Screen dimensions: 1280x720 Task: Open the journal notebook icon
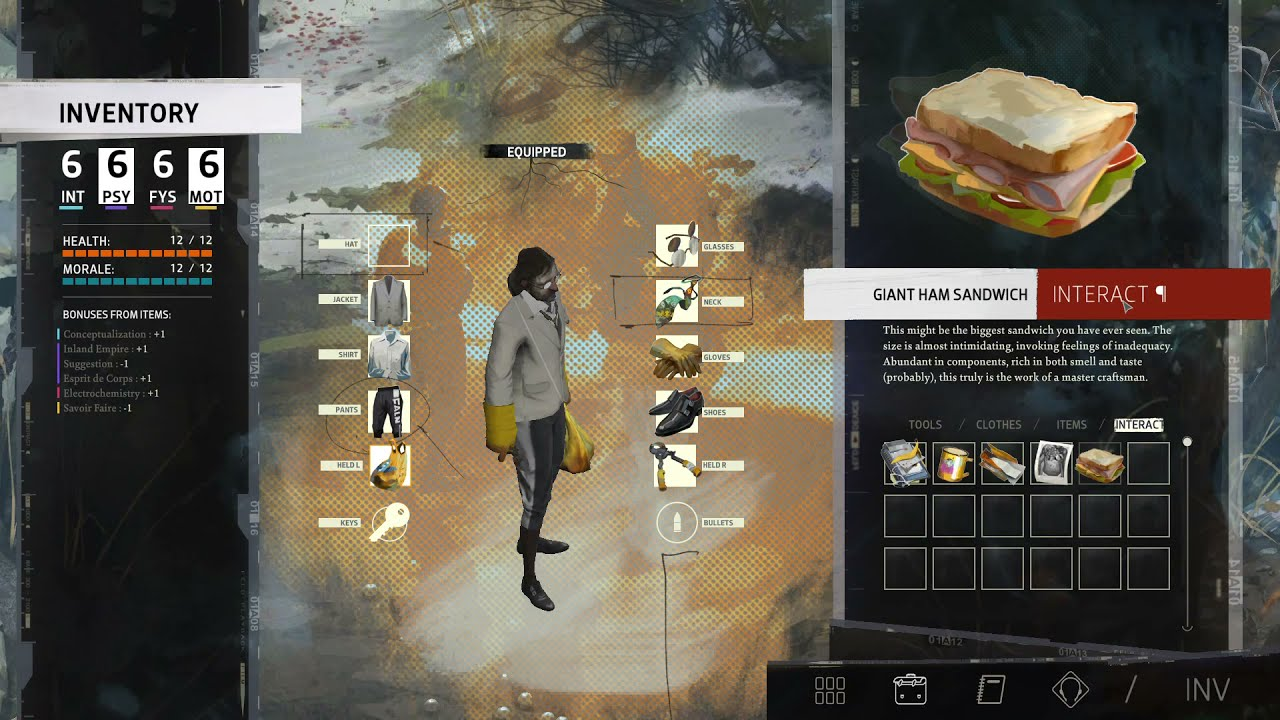[x=990, y=690]
